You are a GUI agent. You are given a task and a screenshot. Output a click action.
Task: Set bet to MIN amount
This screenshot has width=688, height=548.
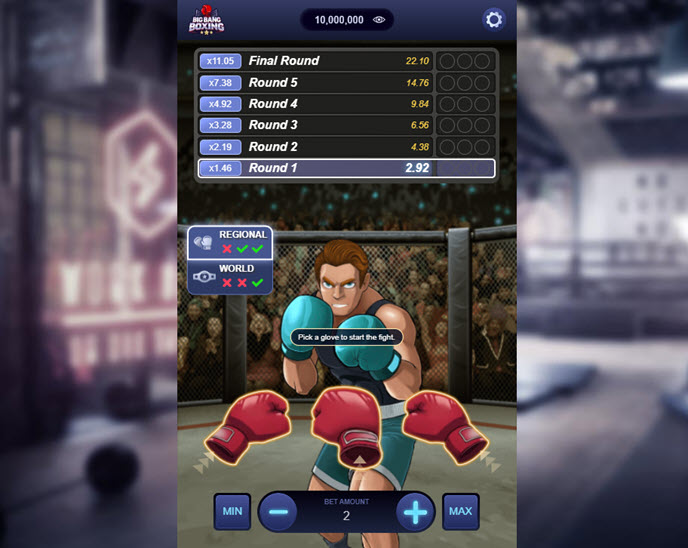(232, 511)
